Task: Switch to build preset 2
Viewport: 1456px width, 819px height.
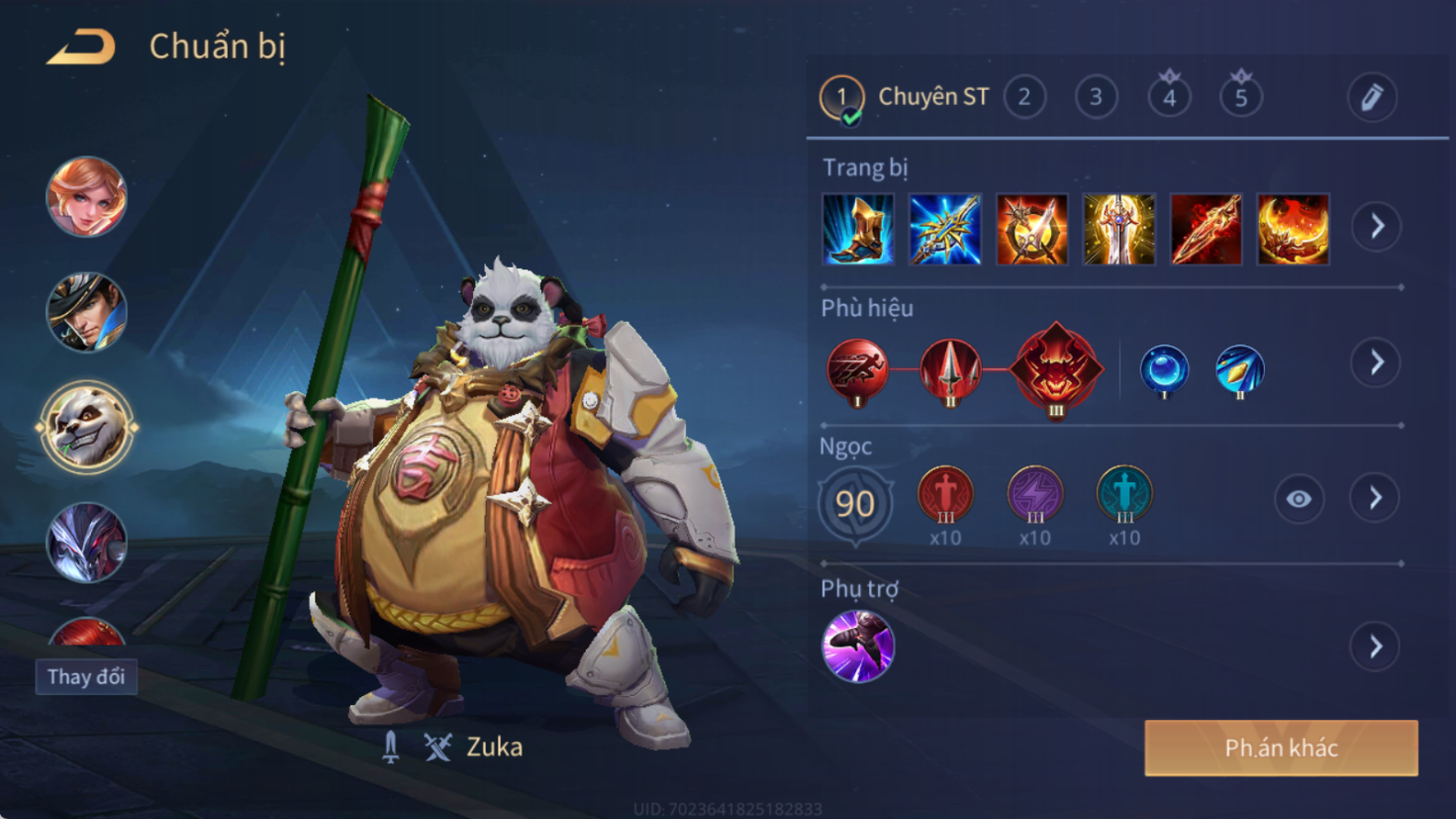Action: [1024, 97]
